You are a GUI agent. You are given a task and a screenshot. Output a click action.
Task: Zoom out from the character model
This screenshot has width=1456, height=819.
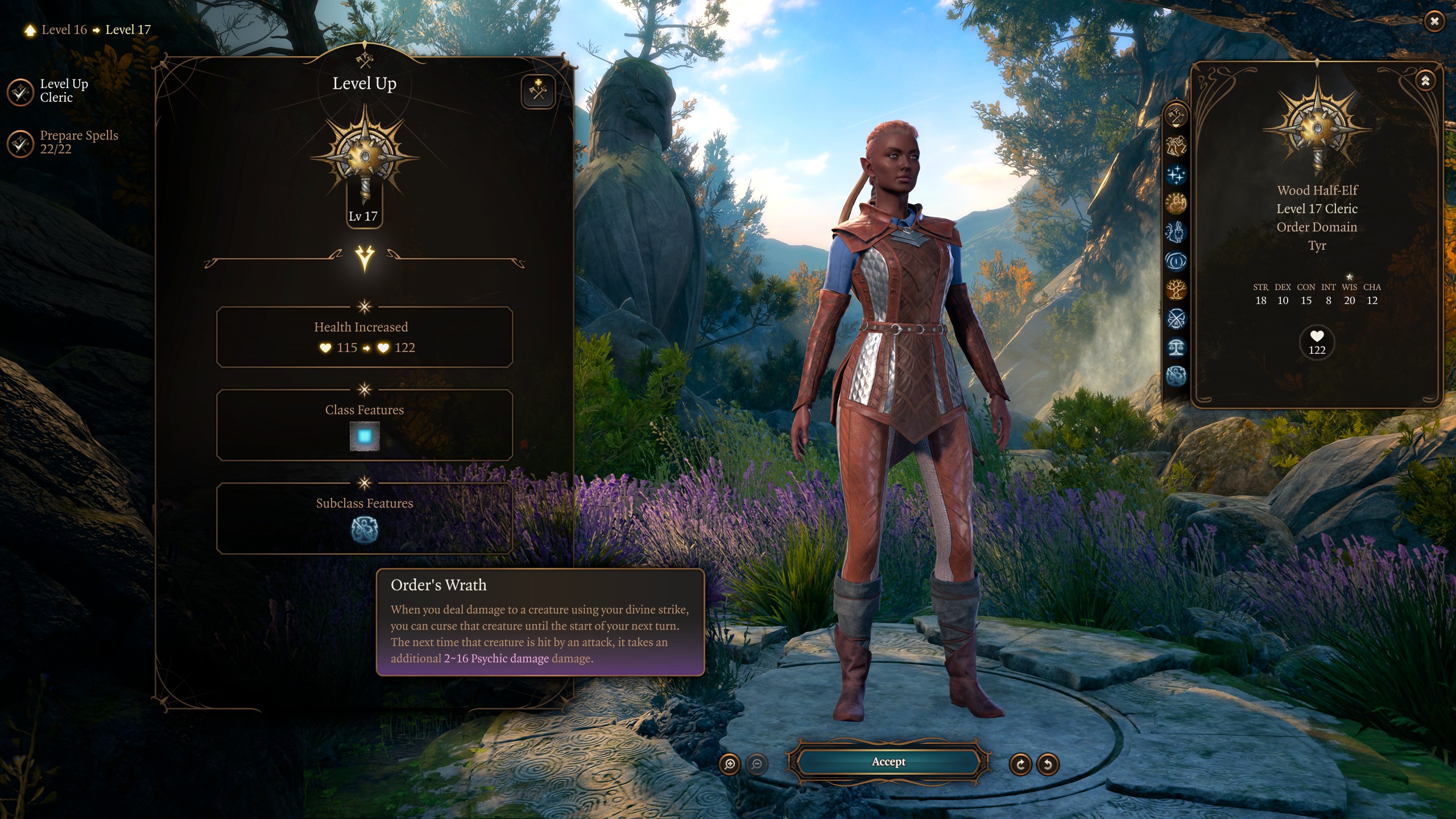[757, 764]
